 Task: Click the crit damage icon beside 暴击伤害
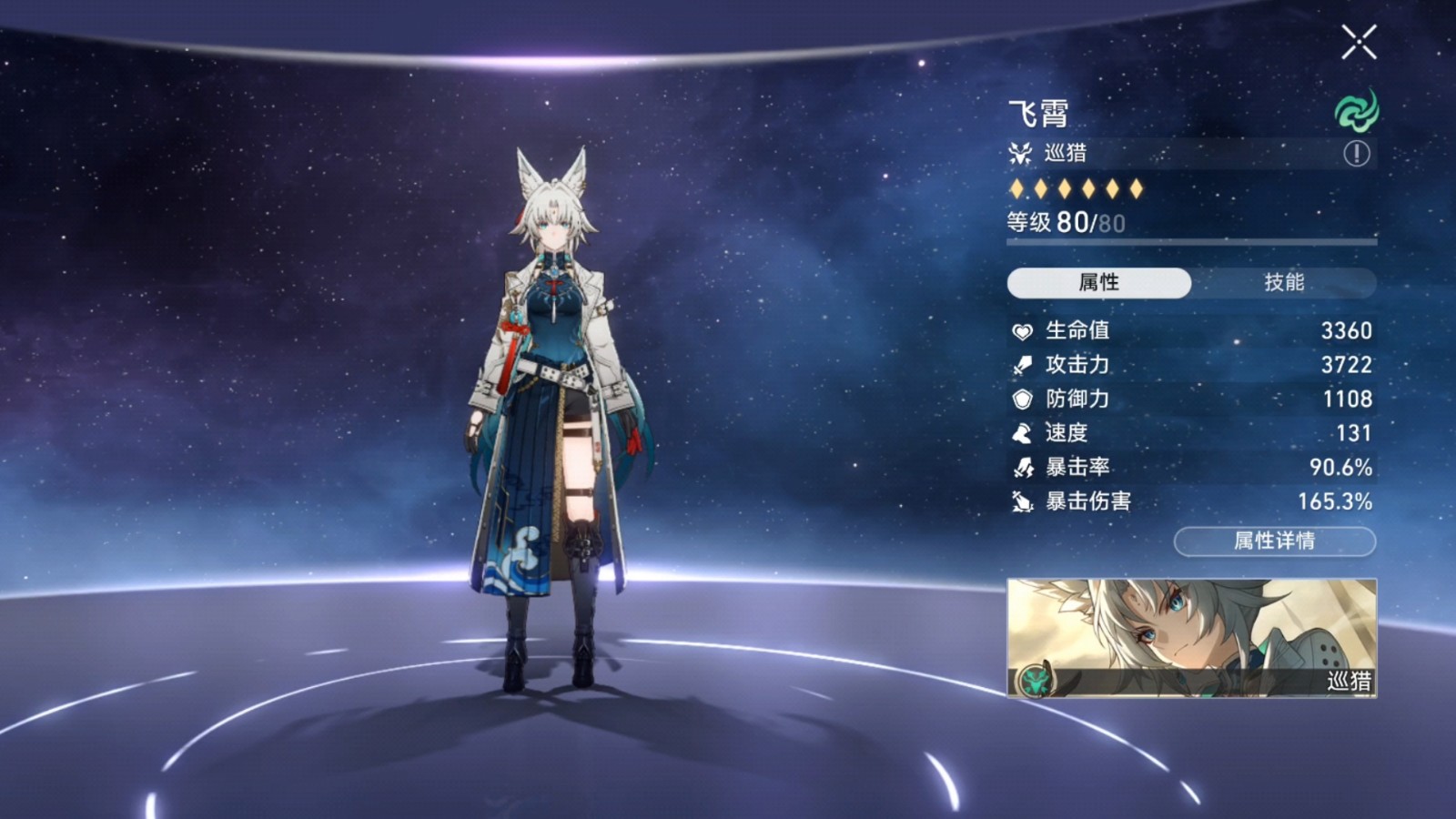pyautogui.click(x=1021, y=501)
